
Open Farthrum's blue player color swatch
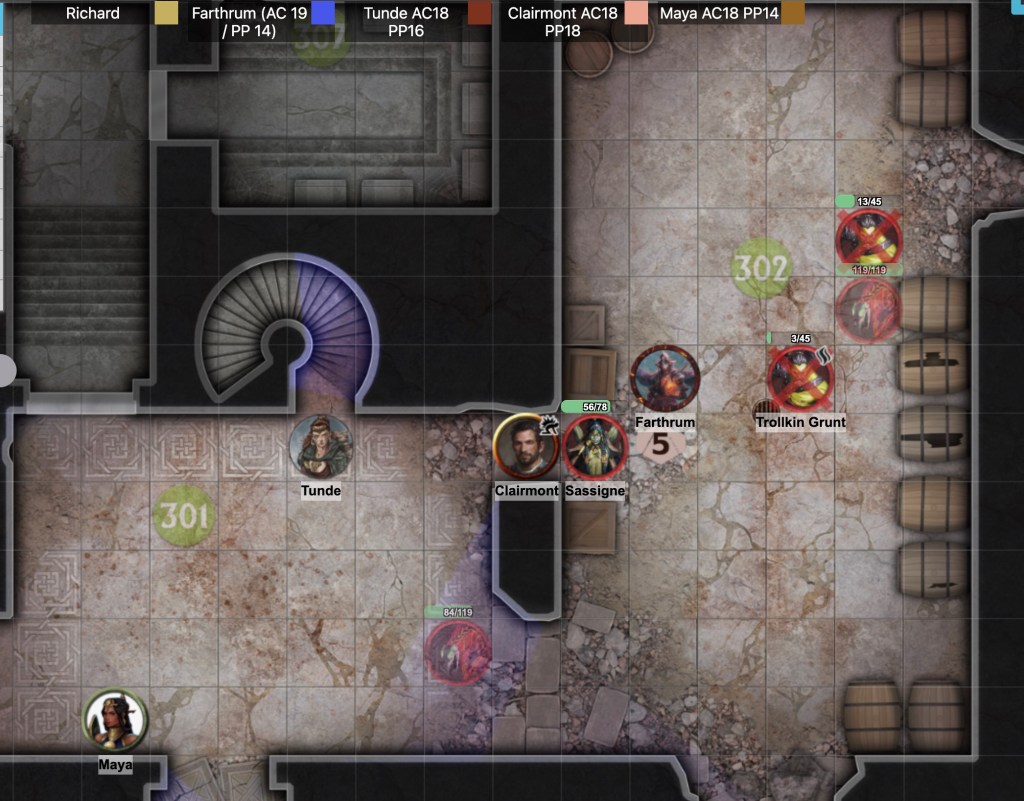coord(323,13)
